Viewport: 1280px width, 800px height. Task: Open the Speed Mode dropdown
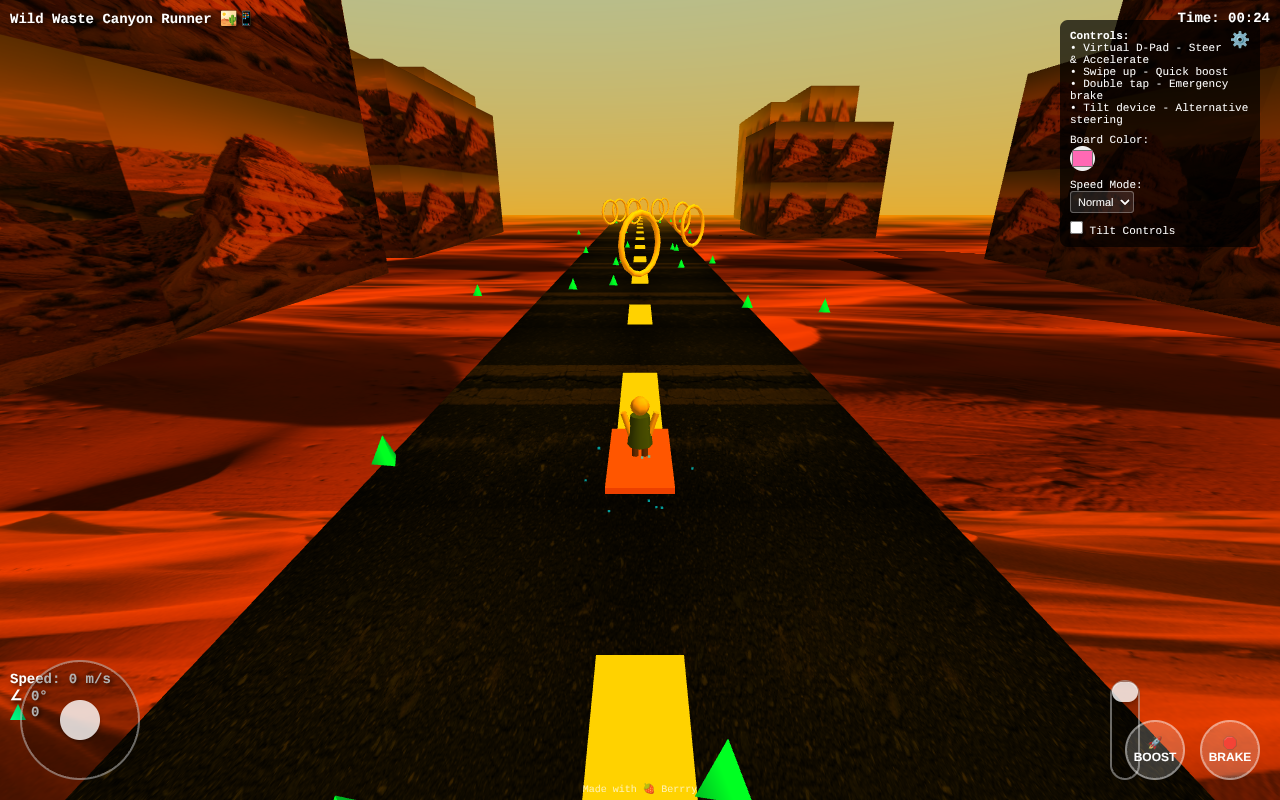point(1101,201)
